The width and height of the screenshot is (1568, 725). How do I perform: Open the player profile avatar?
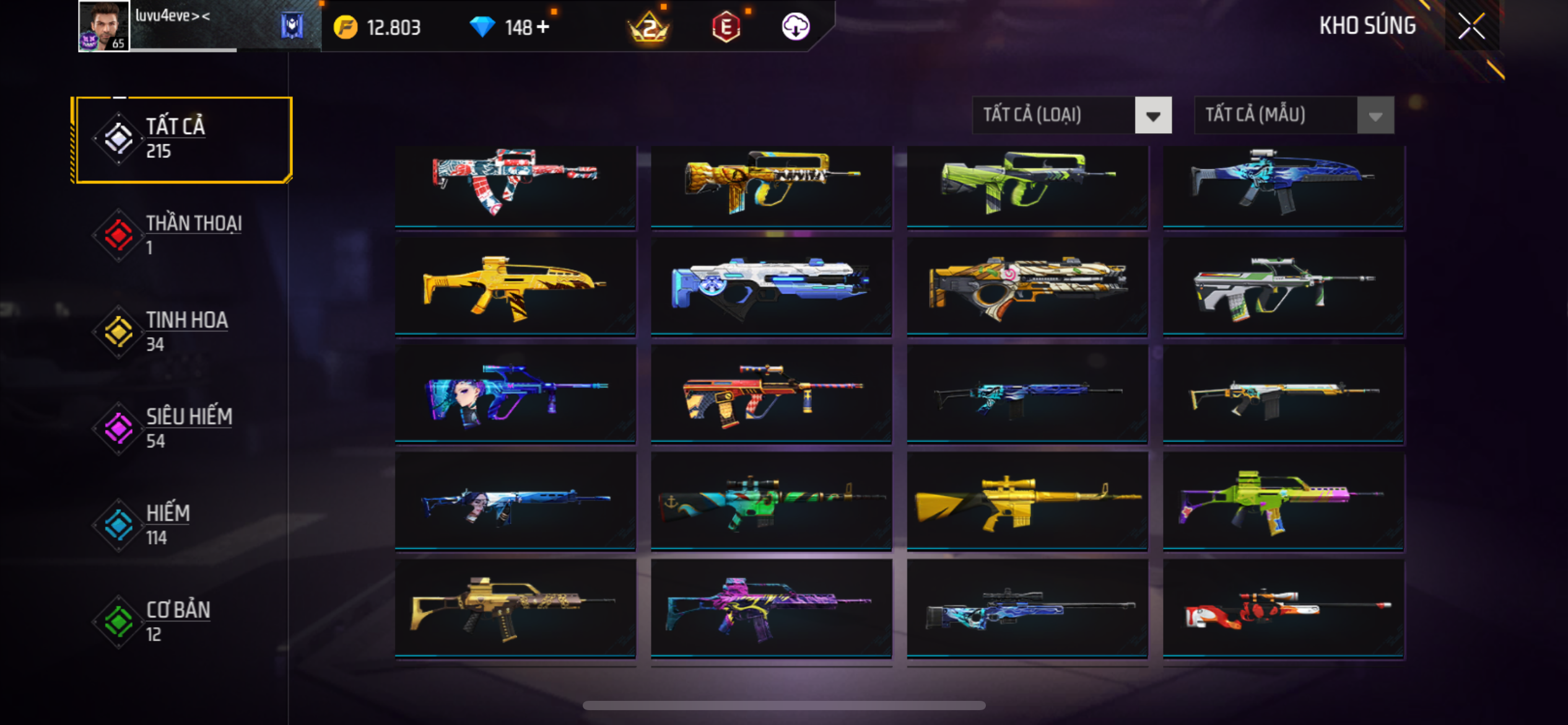pos(103,26)
